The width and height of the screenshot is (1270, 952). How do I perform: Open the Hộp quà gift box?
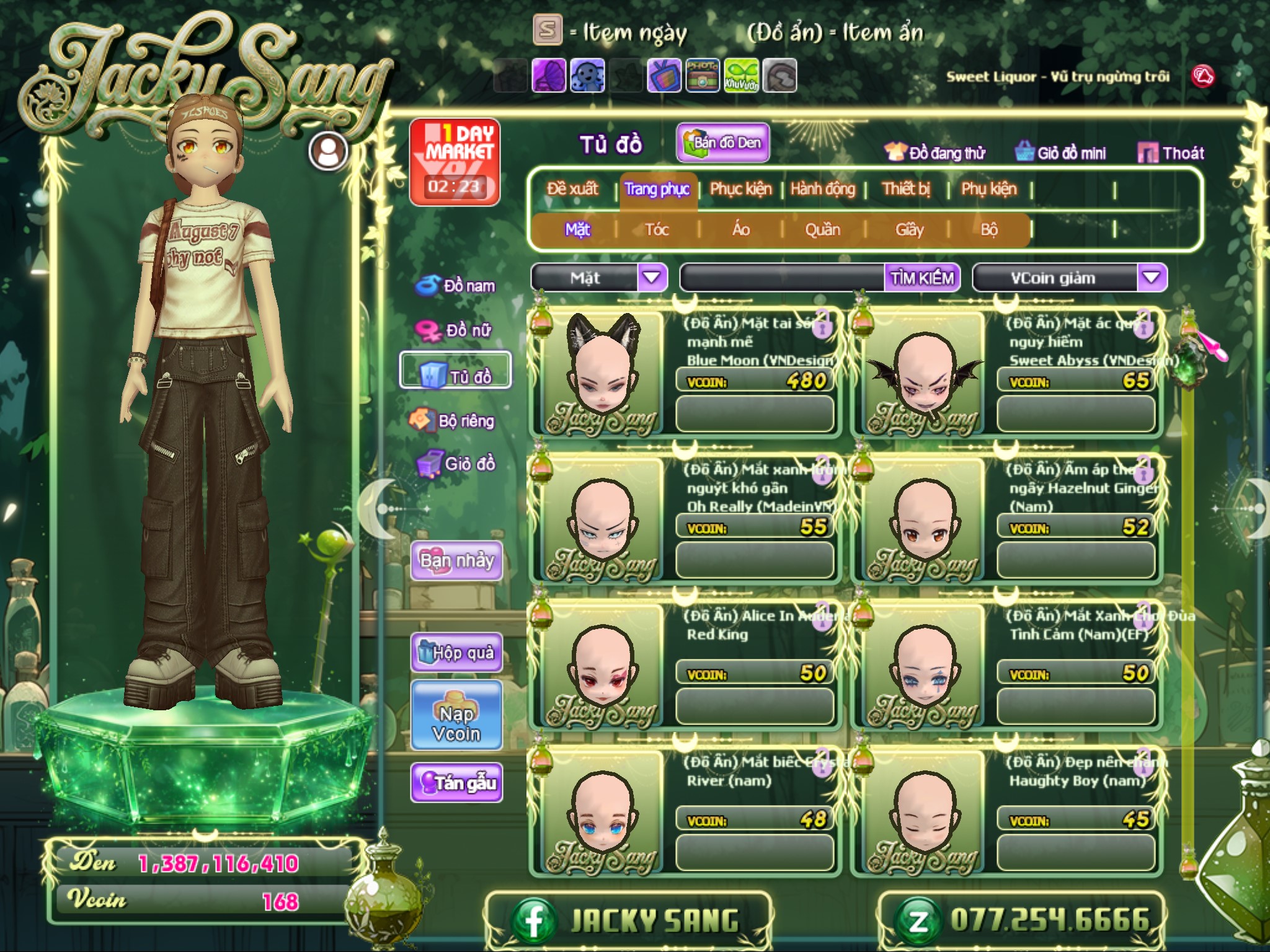tap(456, 652)
